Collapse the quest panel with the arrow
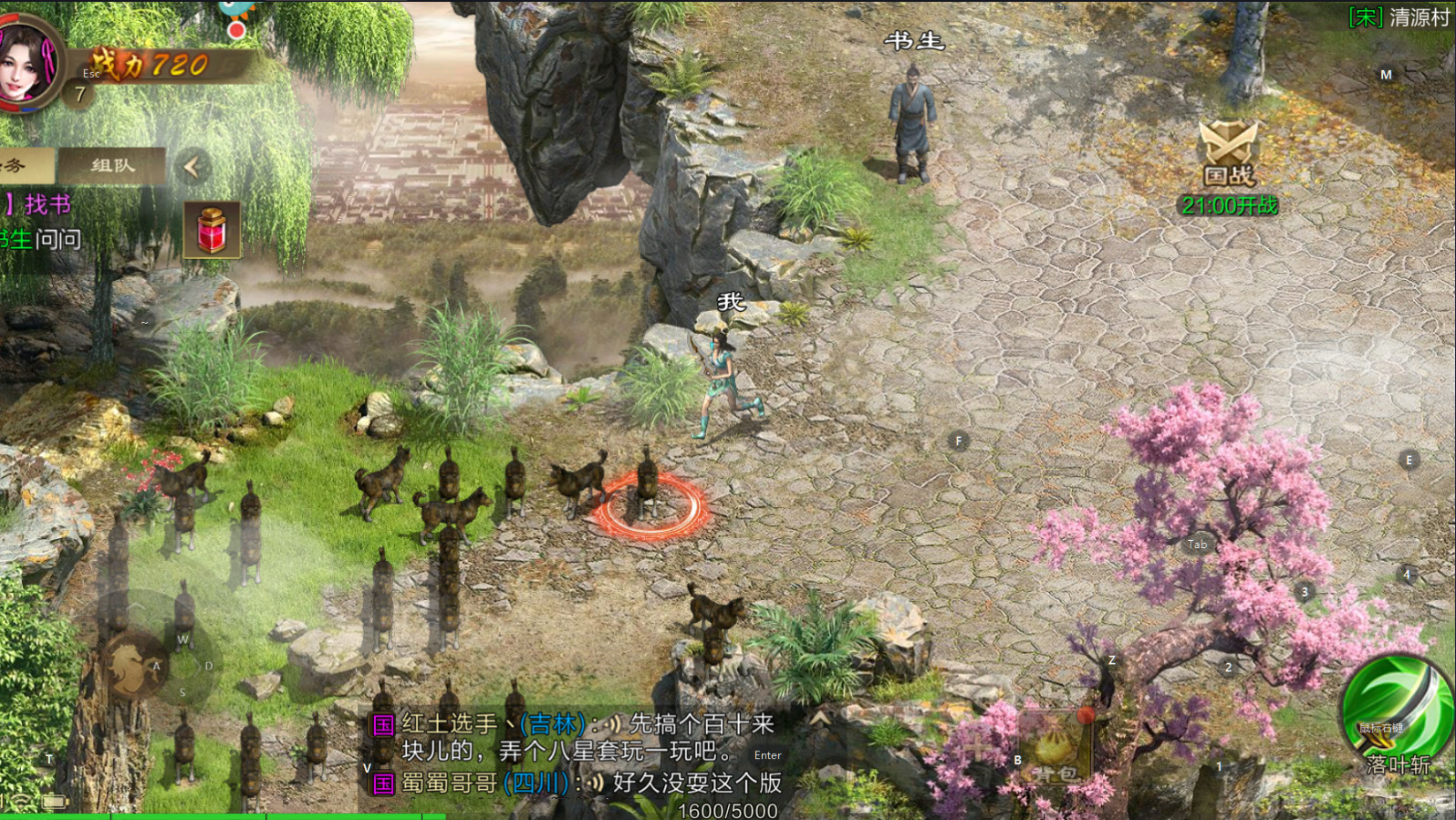 click(192, 167)
